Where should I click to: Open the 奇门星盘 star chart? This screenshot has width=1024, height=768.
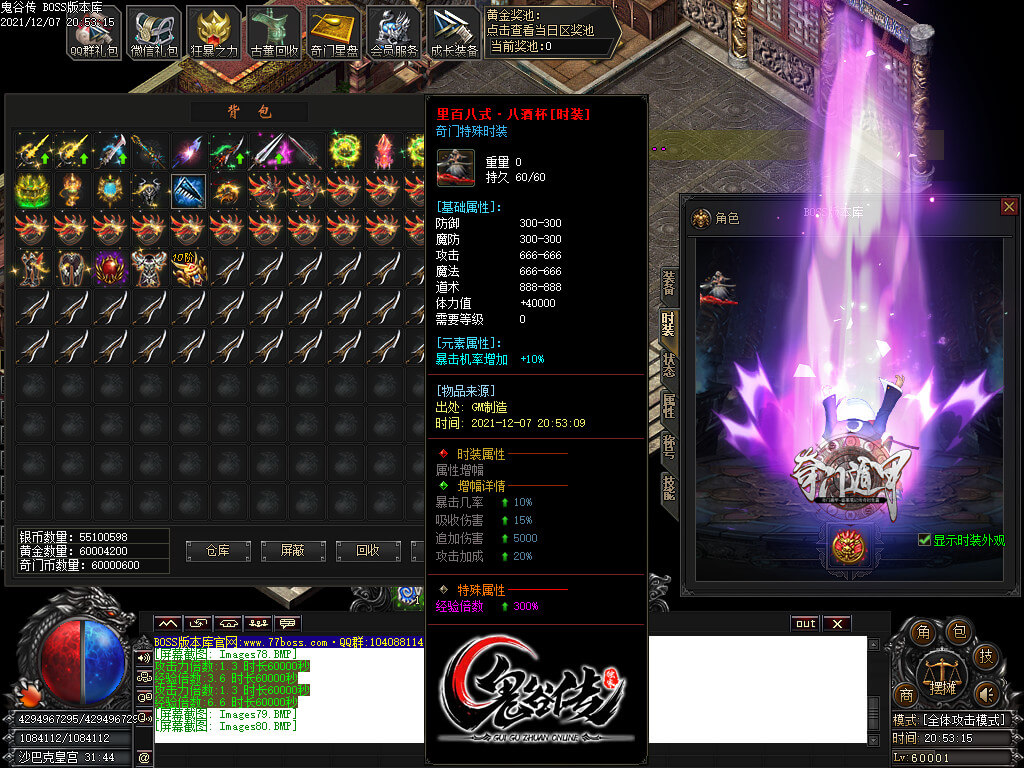(333, 32)
